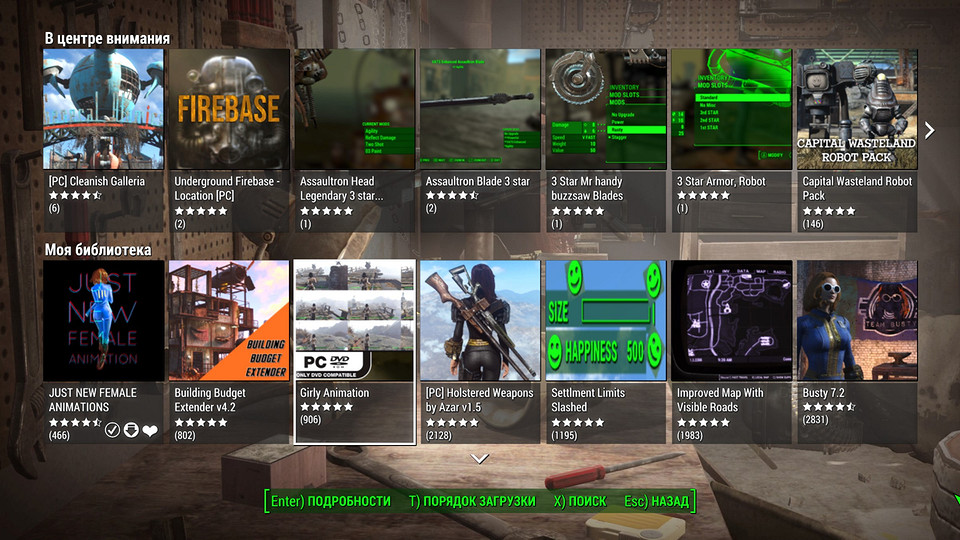The width and height of the screenshot is (960, 540).
Task: Show more featured mods with right arrow
Action: [929, 130]
